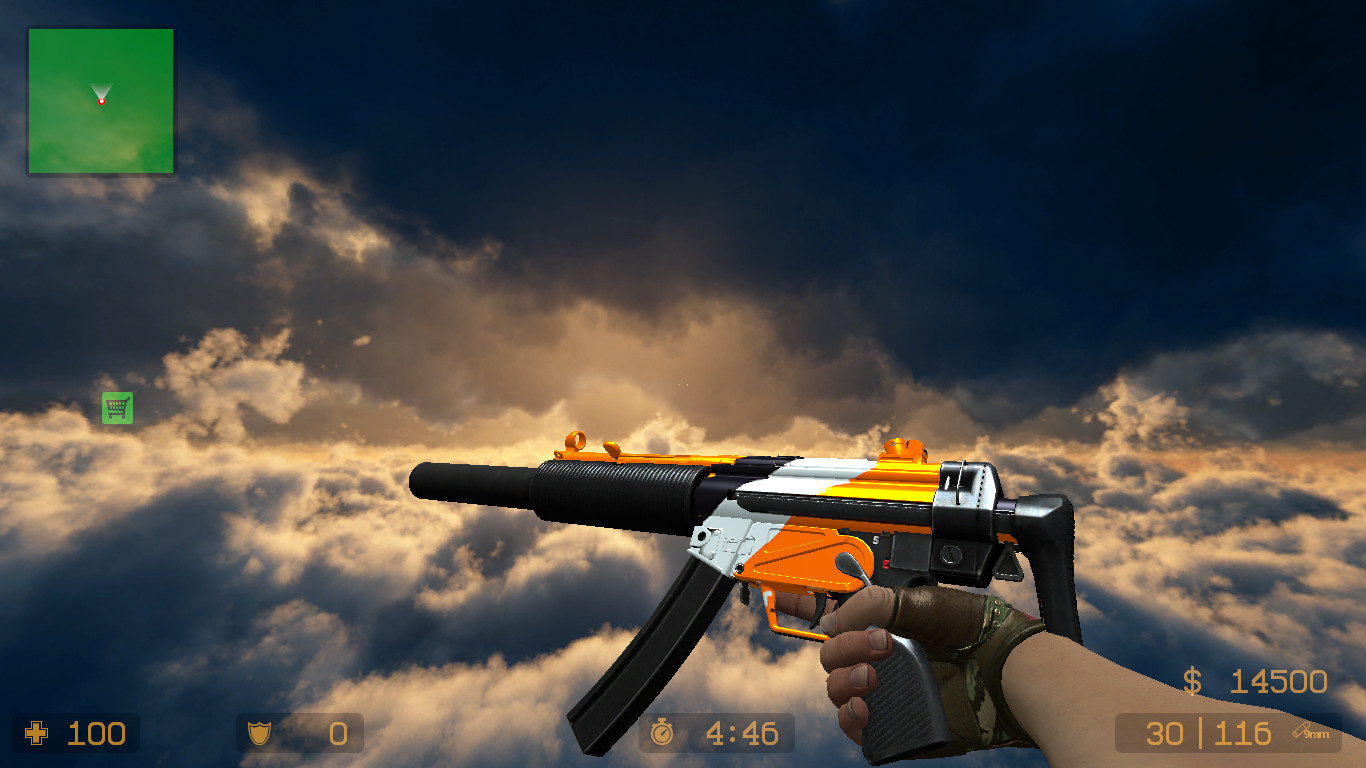This screenshot has height=768, width=1366.
Task: Click the armor shield icon
Action: [x=259, y=734]
